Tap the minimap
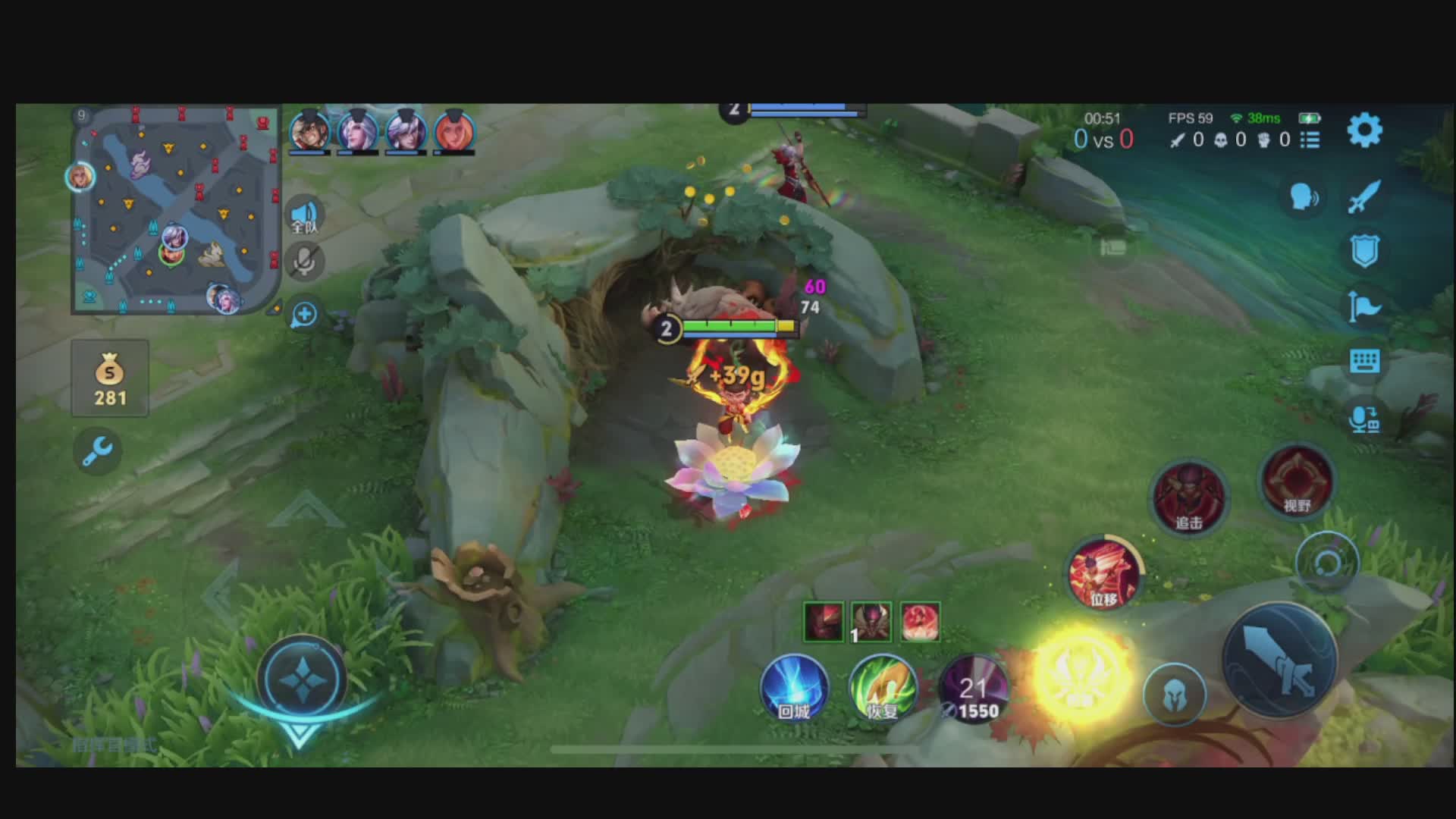The width and height of the screenshot is (1456, 819). pyautogui.click(x=176, y=210)
